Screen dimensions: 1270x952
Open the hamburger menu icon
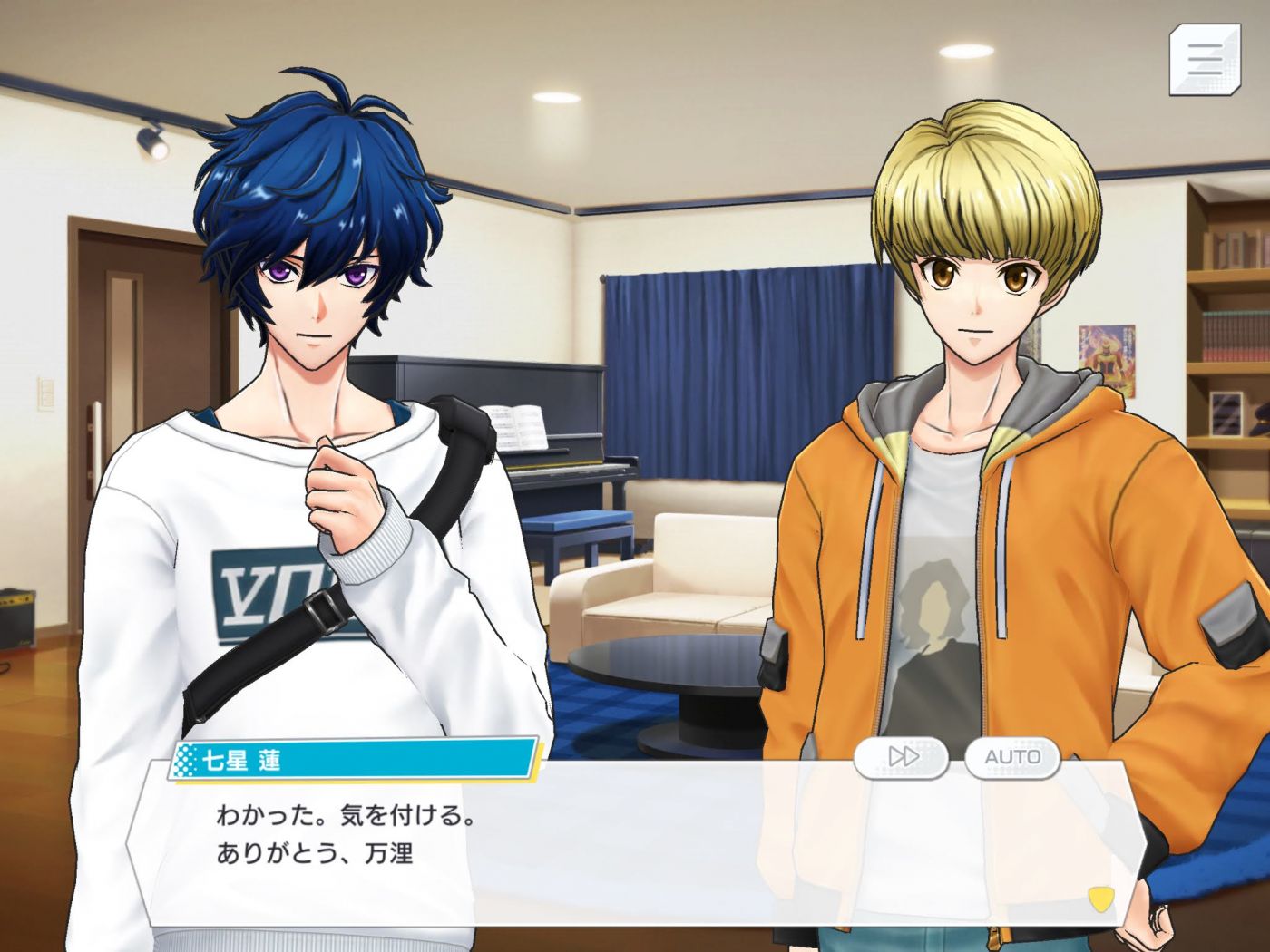point(1205,59)
